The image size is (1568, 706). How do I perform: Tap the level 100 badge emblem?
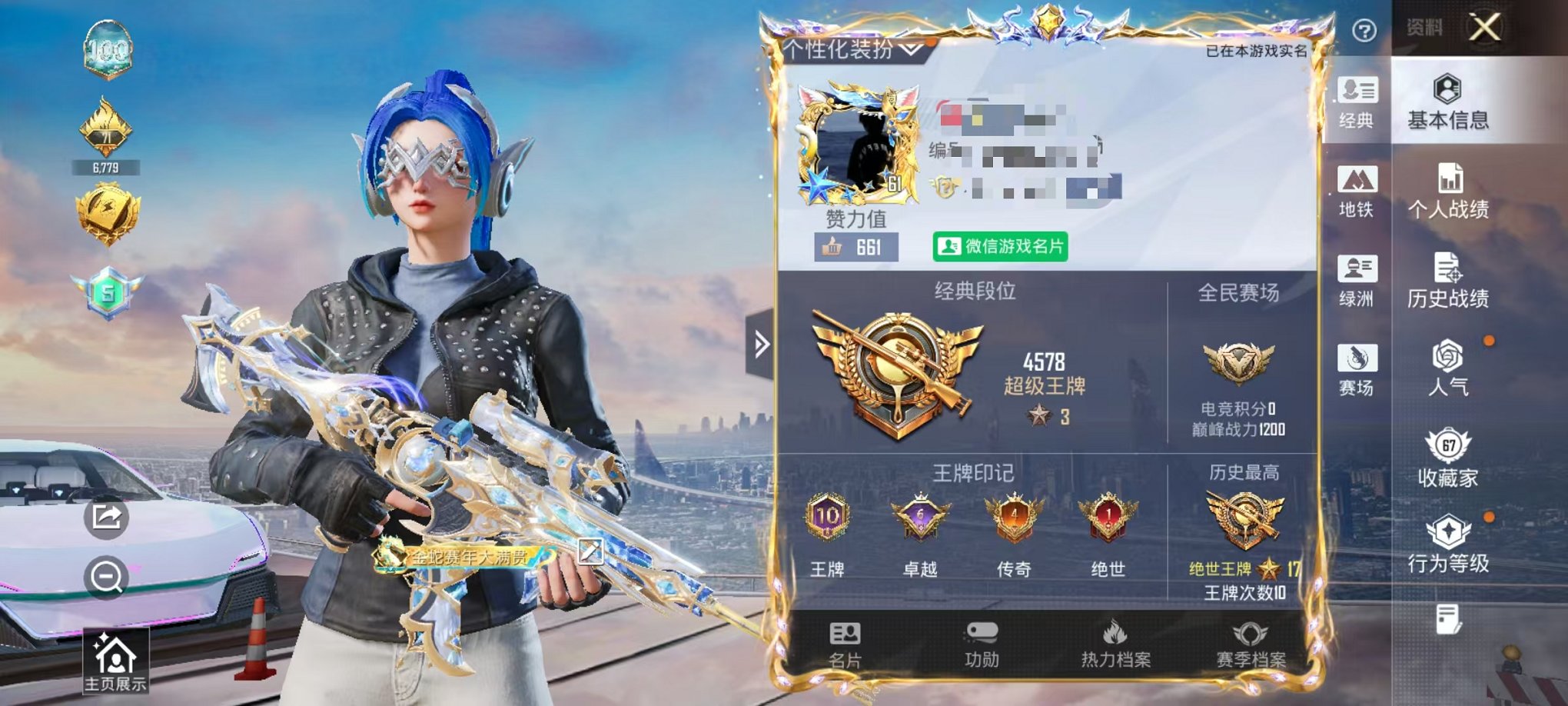tap(110, 50)
